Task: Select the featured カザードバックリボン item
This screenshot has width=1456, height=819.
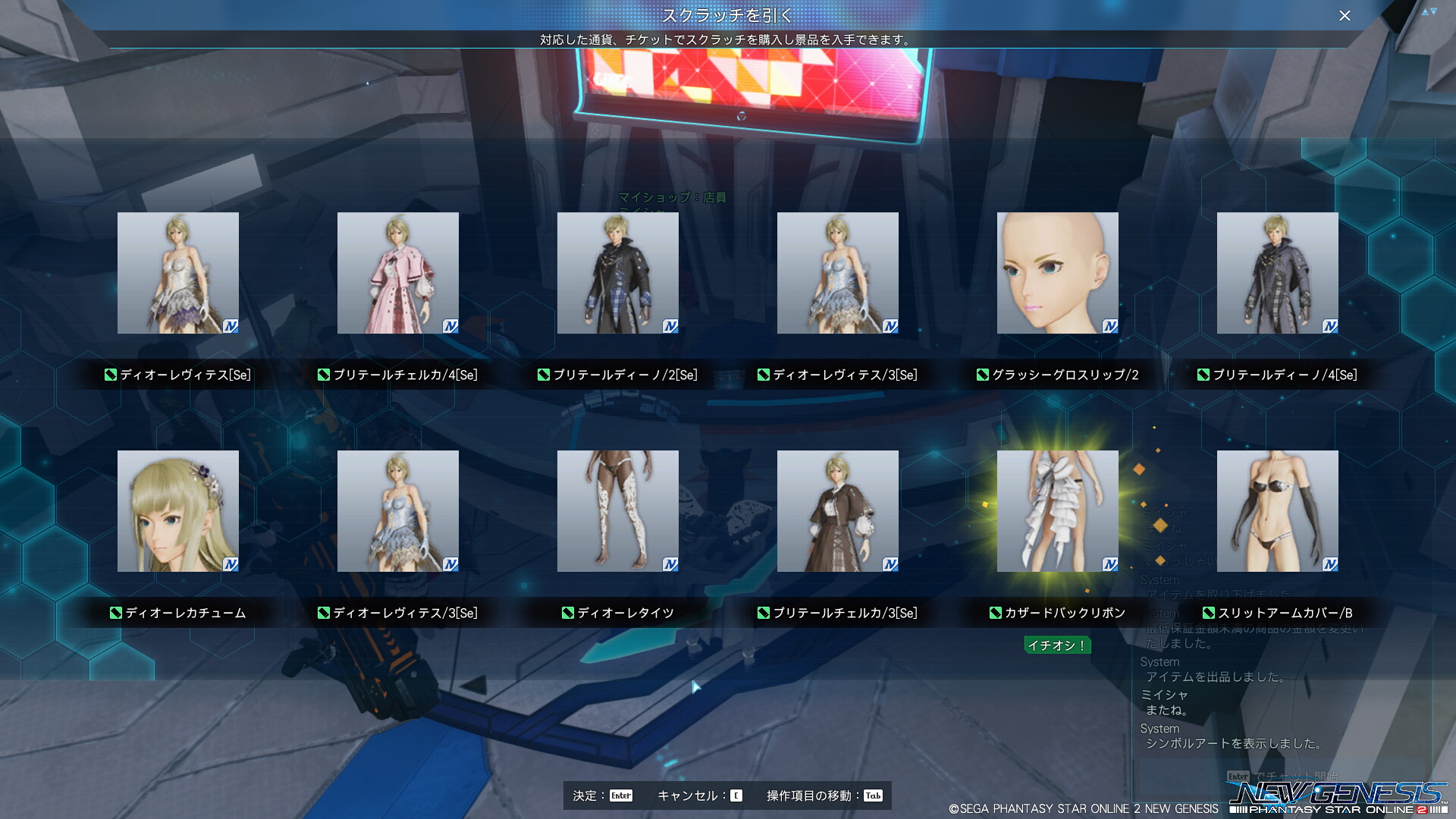Action: [x=1058, y=511]
